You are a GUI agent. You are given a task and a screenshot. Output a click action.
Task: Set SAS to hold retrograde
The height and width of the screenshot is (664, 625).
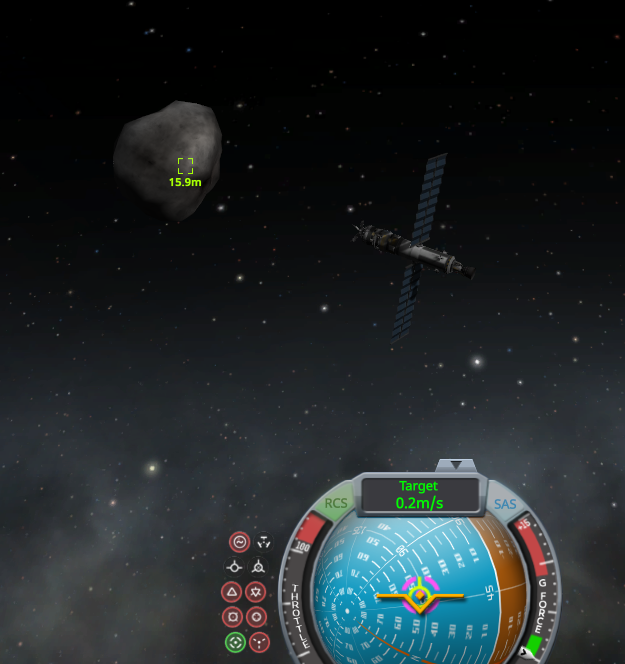point(257,567)
